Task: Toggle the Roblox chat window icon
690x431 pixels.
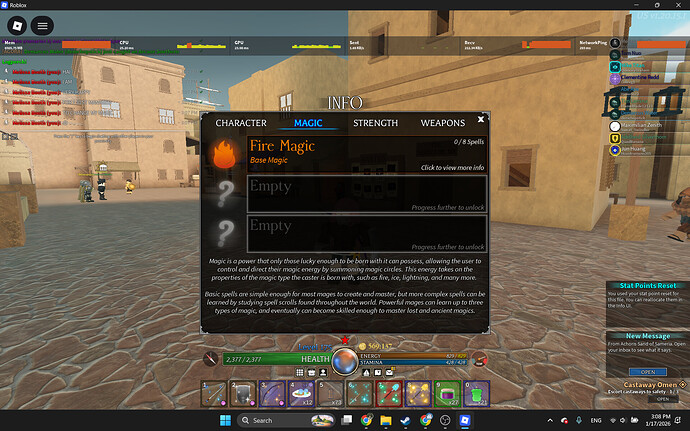Action: [46, 24]
